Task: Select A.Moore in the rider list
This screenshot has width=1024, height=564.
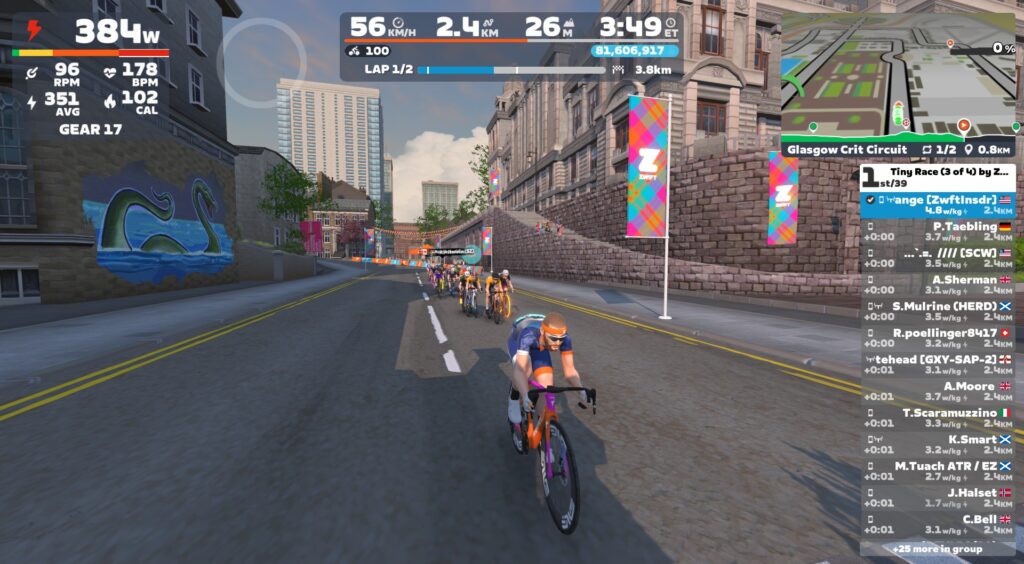Action: click(938, 390)
